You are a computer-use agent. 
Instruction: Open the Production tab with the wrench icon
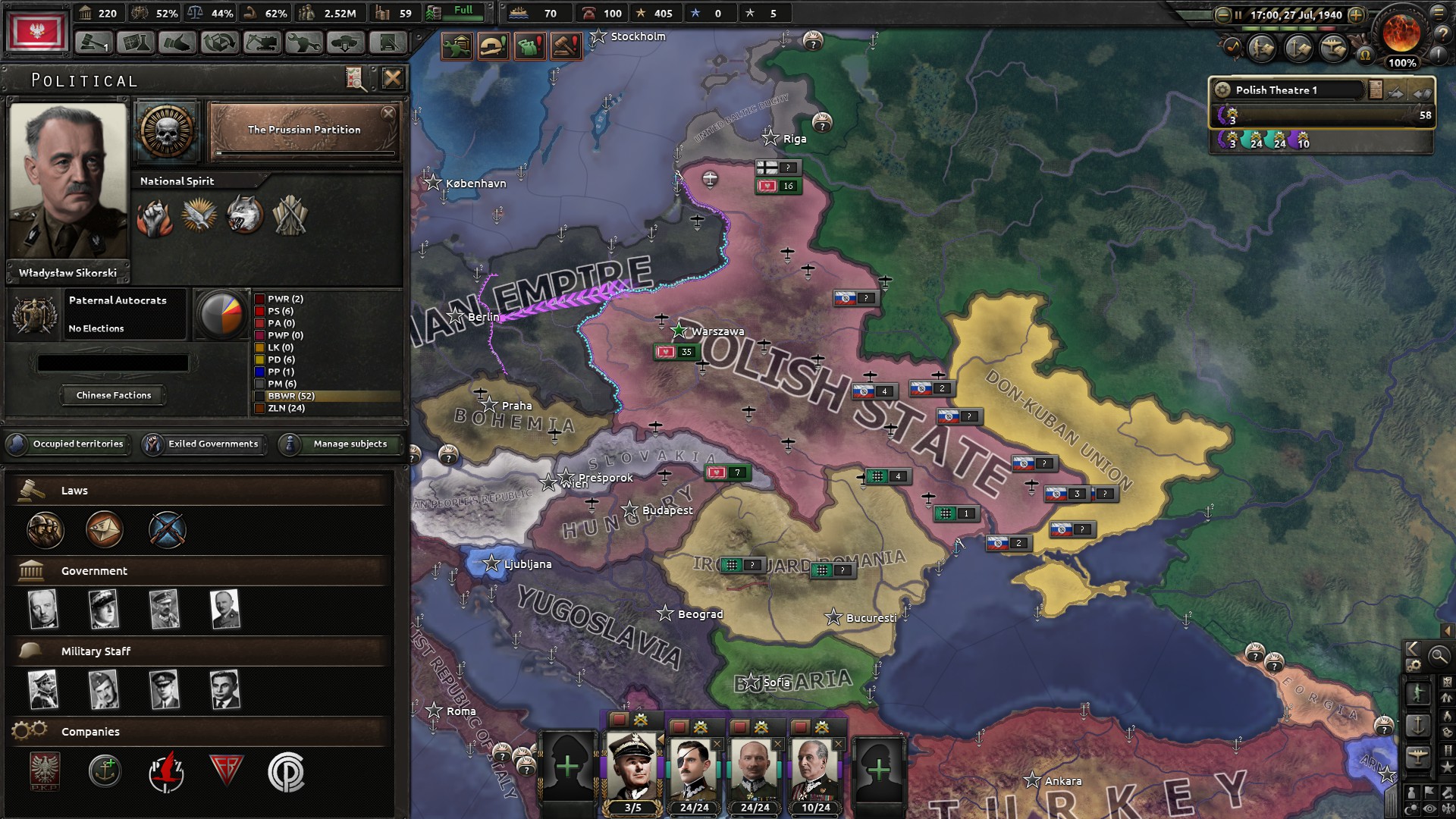coord(304,44)
